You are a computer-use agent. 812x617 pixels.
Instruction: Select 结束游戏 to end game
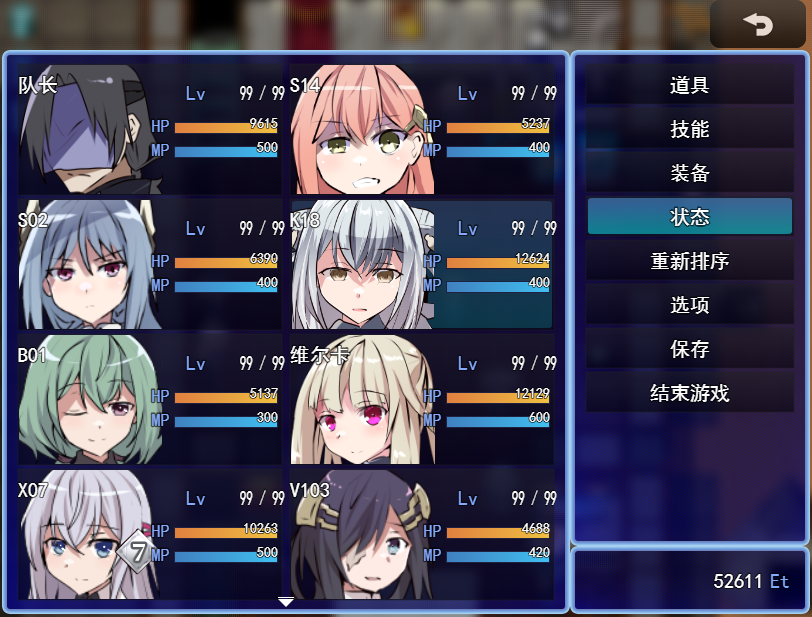tap(689, 393)
